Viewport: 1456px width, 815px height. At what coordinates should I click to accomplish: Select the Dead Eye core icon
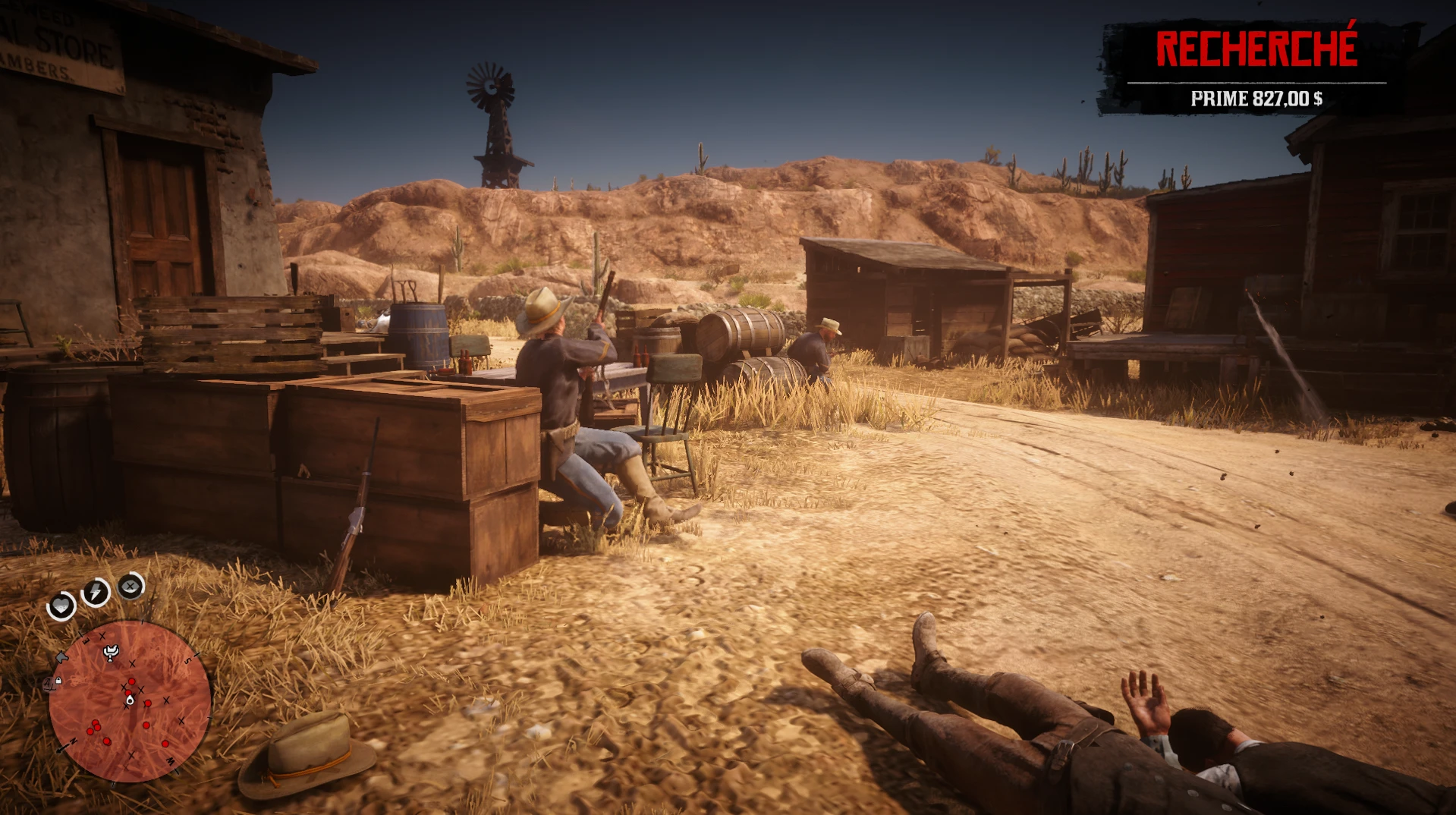[x=131, y=586]
